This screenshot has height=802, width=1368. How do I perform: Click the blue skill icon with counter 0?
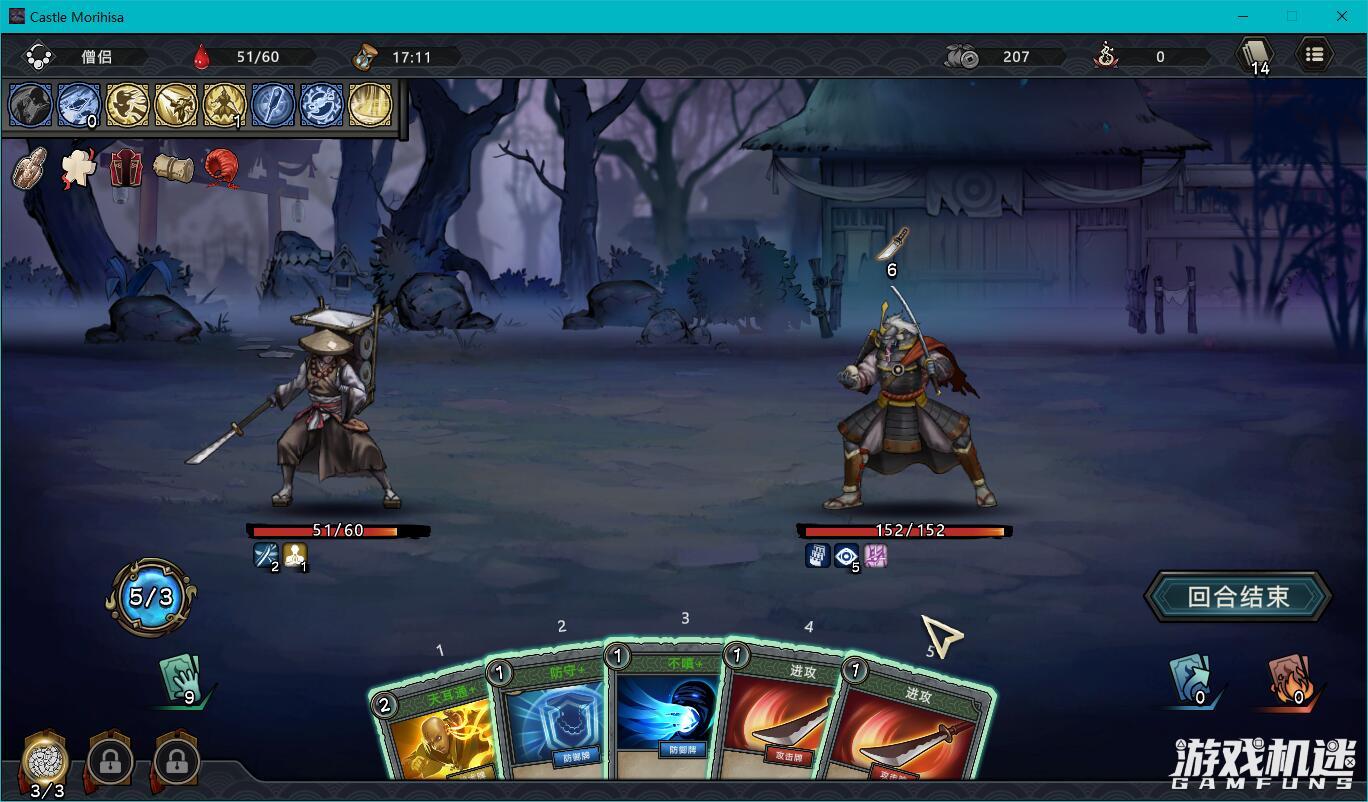(77, 105)
